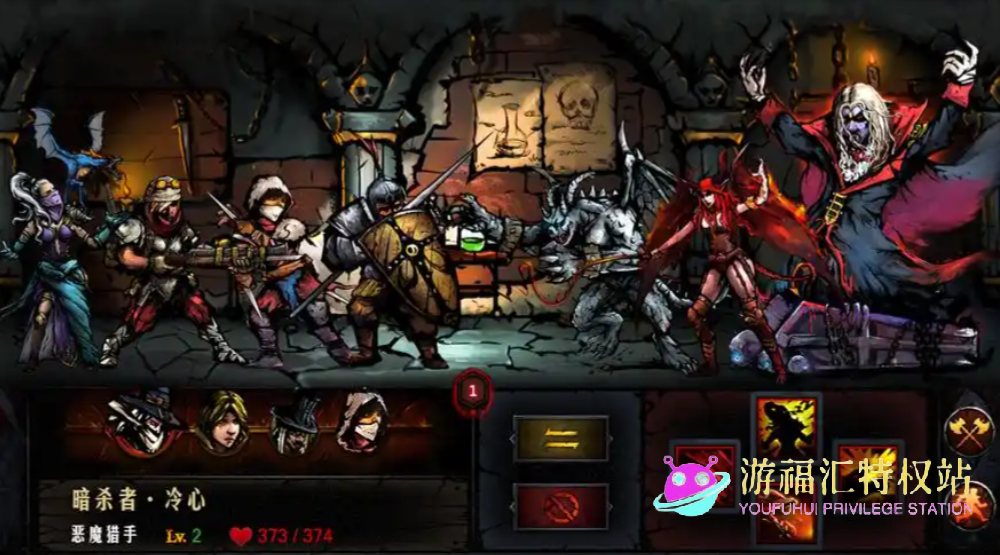Click the red crossed-circle skip button
Screen dimensions: 1000x555
click(x=561, y=506)
